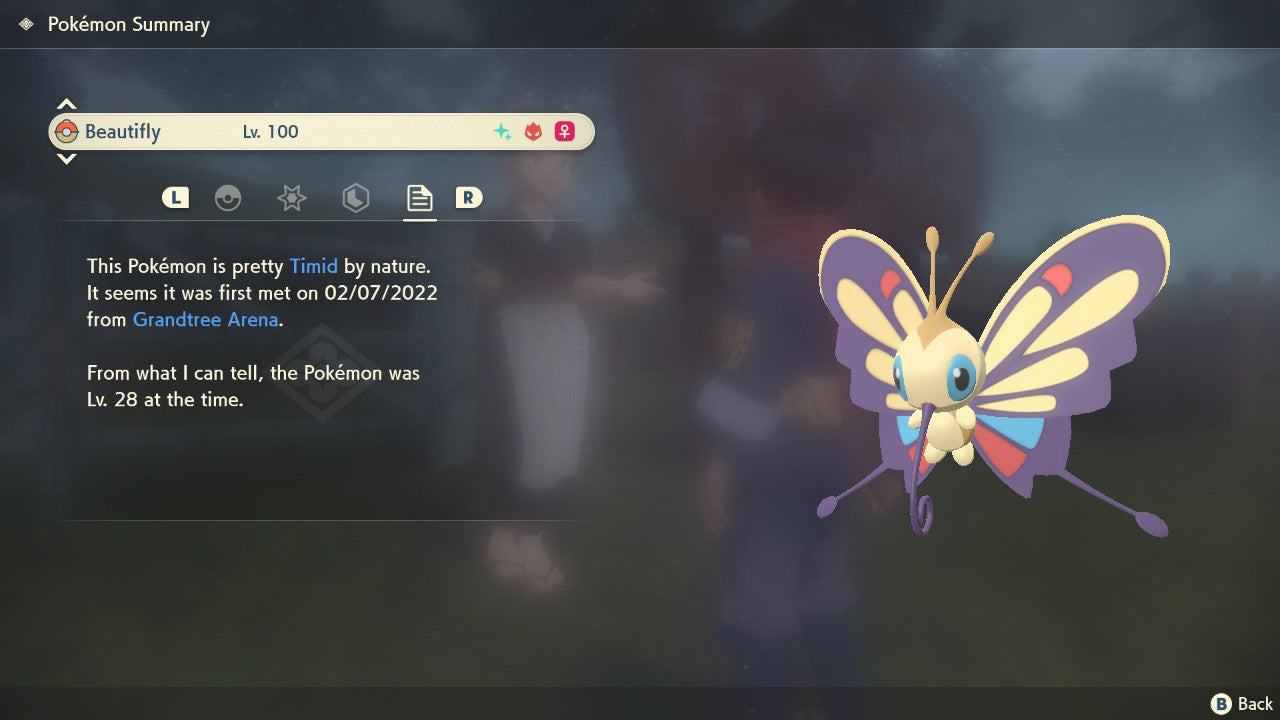
Task: Click the Timid nature link
Action: 313,266
